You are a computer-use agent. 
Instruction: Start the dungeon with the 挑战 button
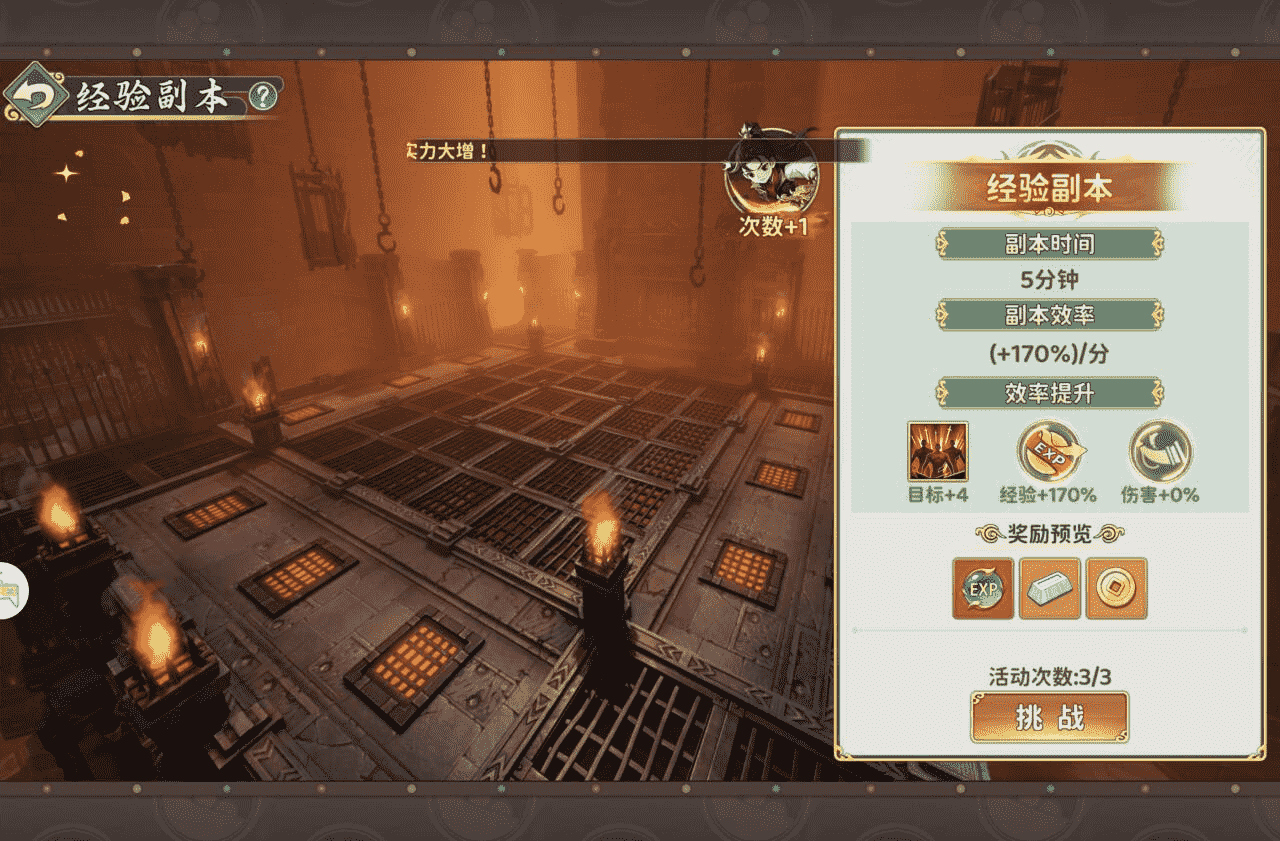[1049, 717]
